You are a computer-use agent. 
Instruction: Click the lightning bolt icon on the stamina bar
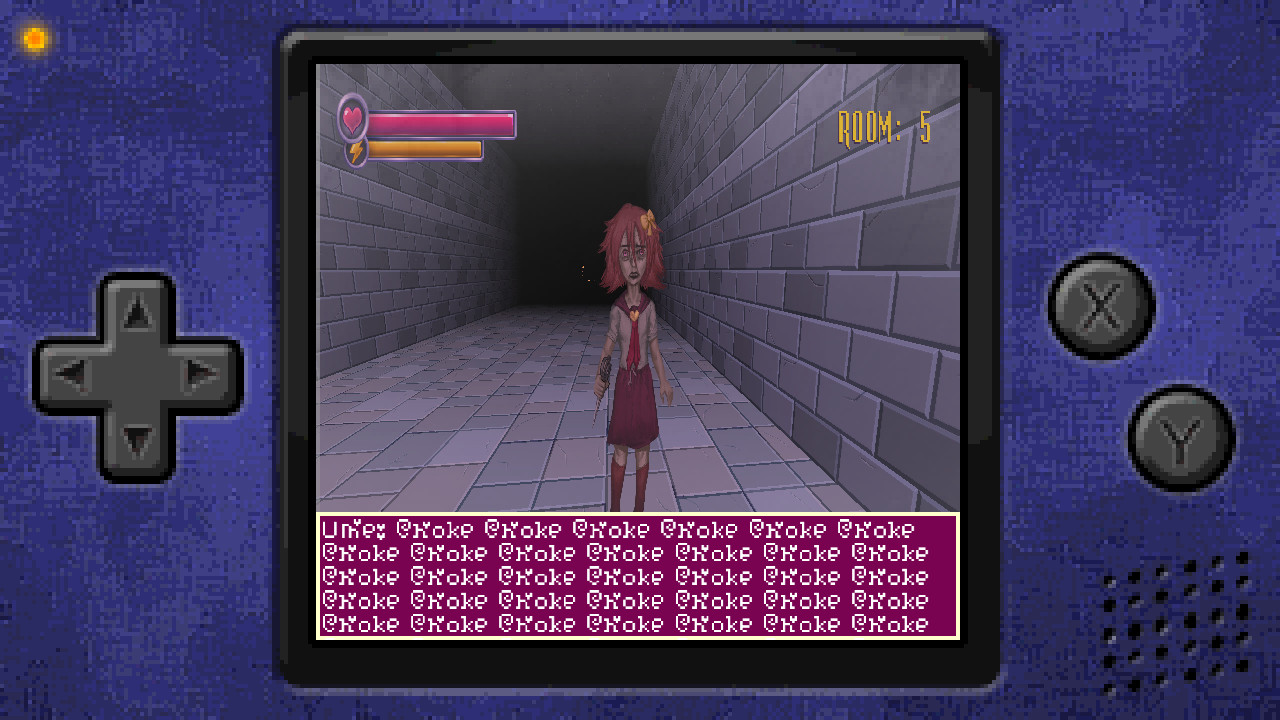357,152
